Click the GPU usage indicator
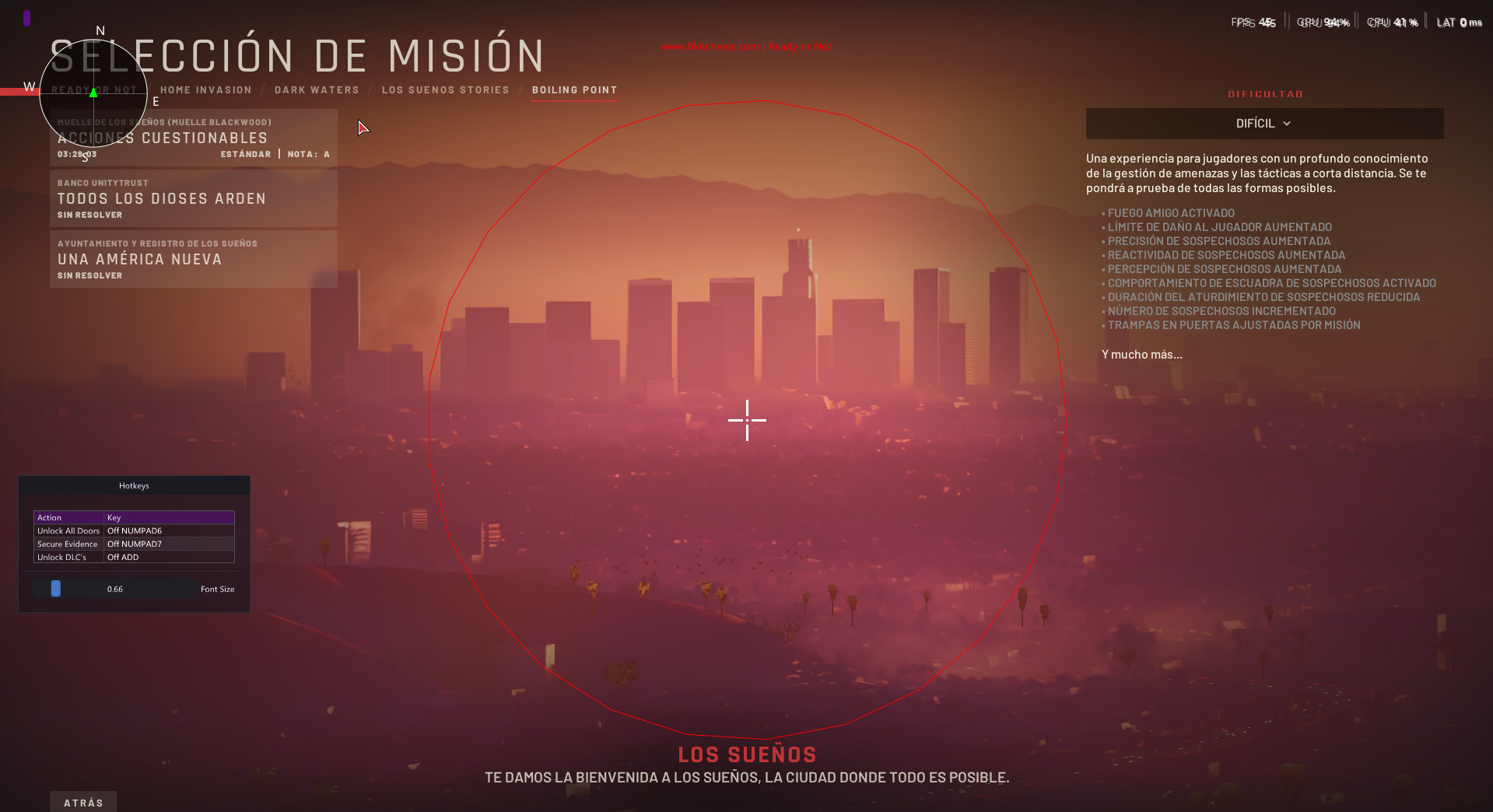 [x=1323, y=22]
